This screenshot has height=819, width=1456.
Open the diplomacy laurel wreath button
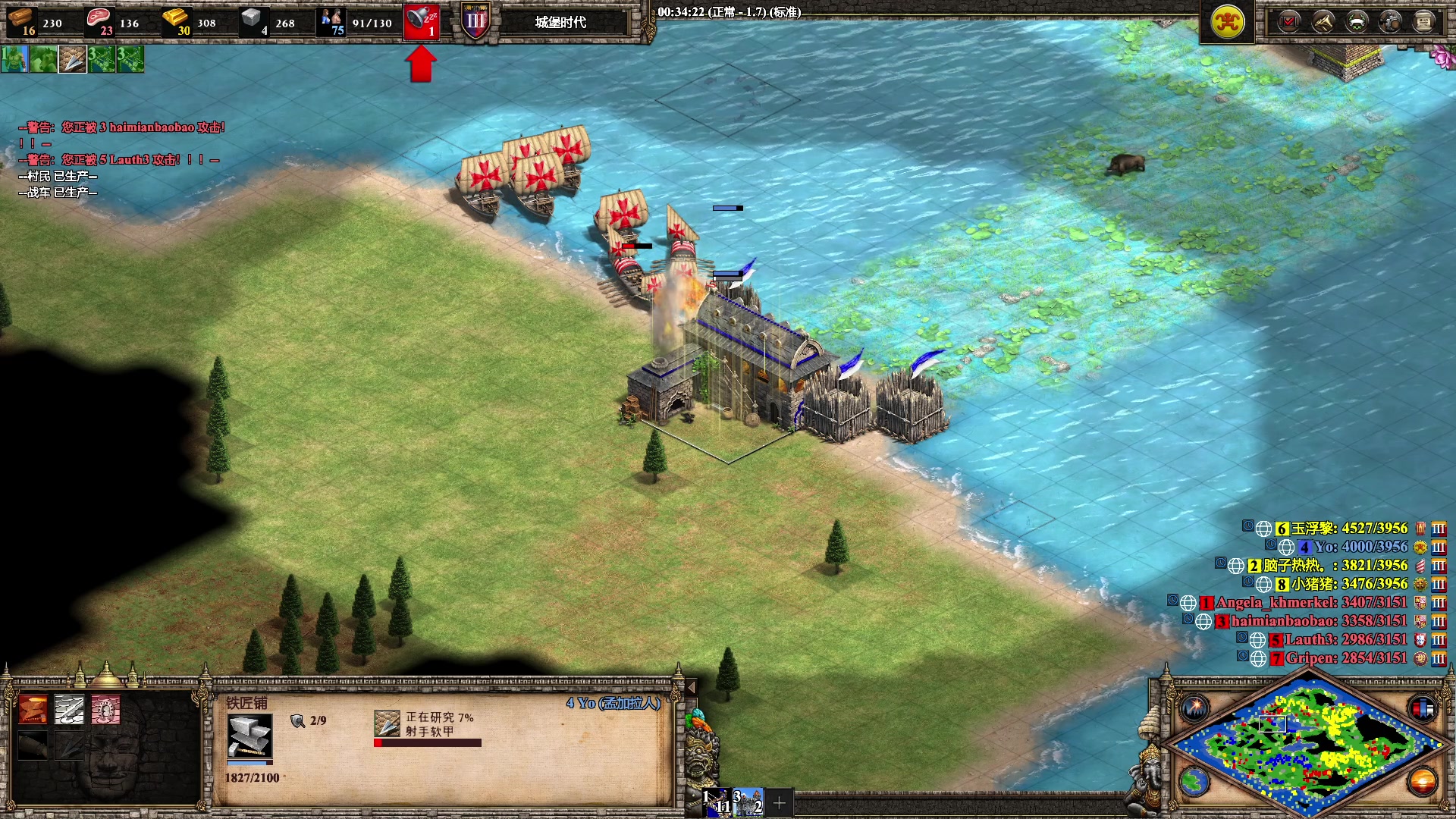coord(1357,21)
